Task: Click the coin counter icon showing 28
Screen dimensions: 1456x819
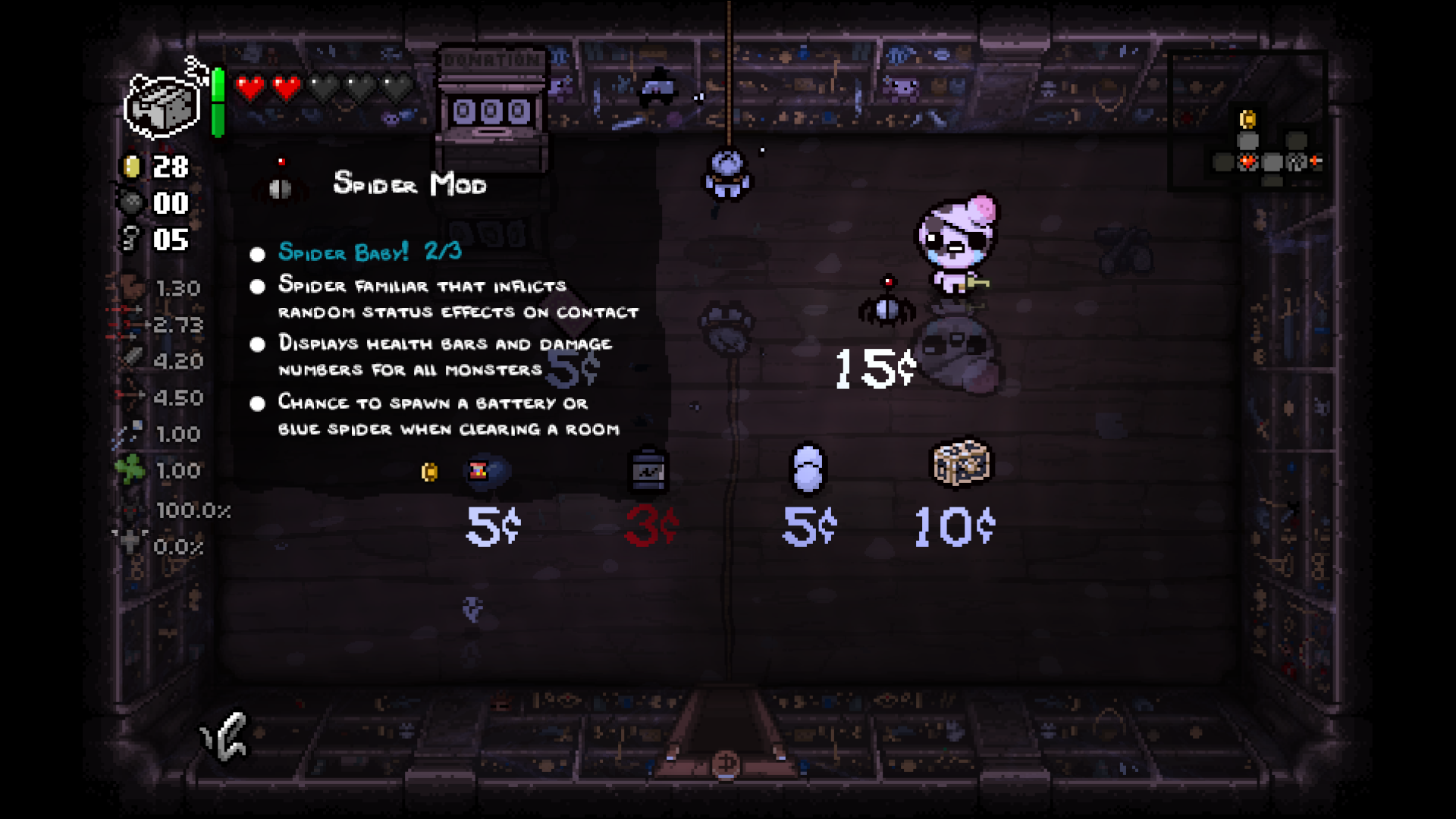Action: click(130, 167)
